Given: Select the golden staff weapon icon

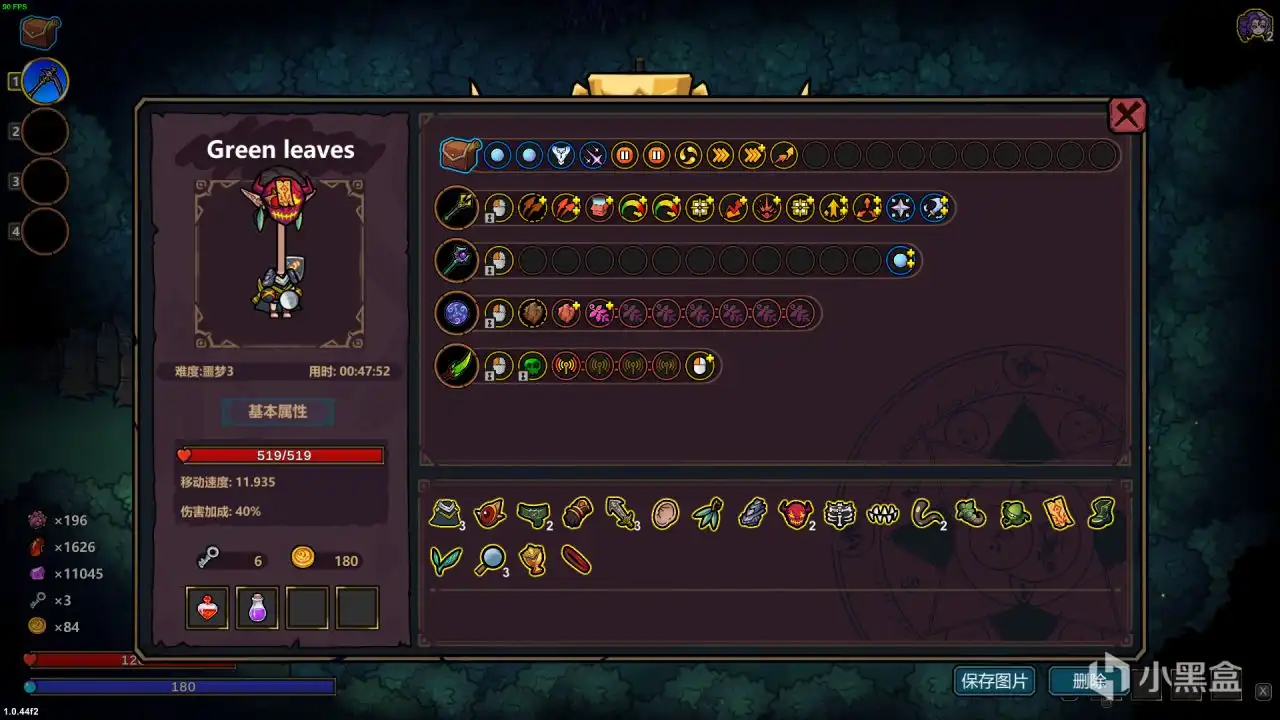Looking at the screenshot, I should (456, 207).
